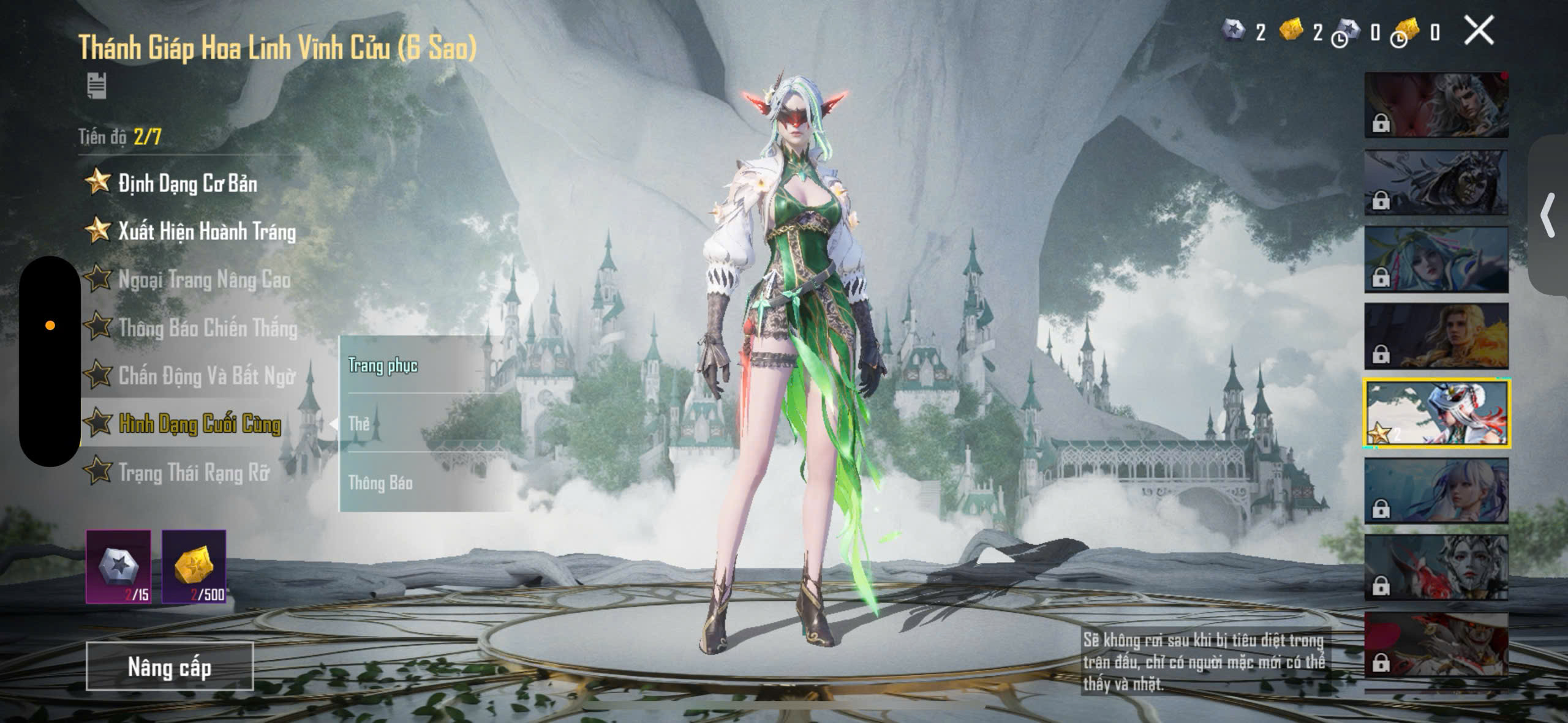Image resolution: width=1568 pixels, height=723 pixels.
Task: Choose the Hình Dạng Cuối Cùng stage
Action: tap(200, 424)
